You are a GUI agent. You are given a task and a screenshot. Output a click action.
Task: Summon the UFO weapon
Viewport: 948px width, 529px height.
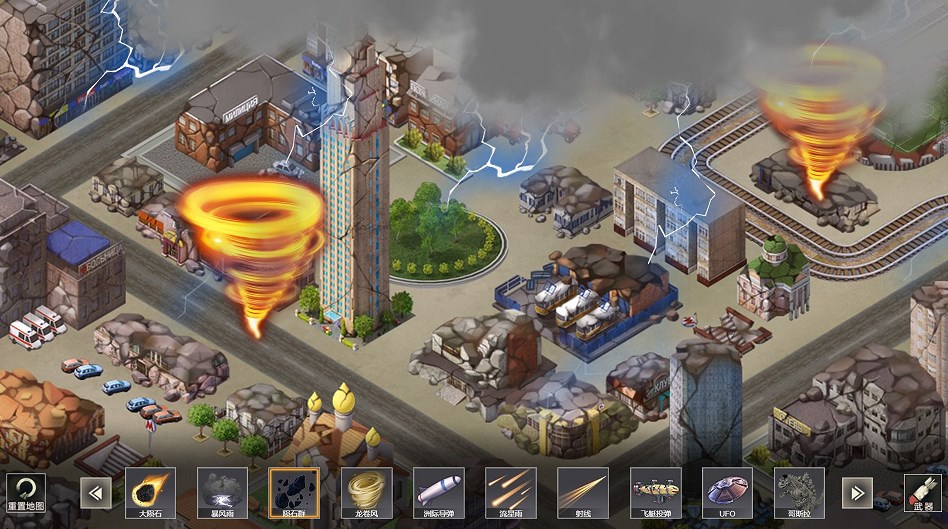tap(727, 492)
